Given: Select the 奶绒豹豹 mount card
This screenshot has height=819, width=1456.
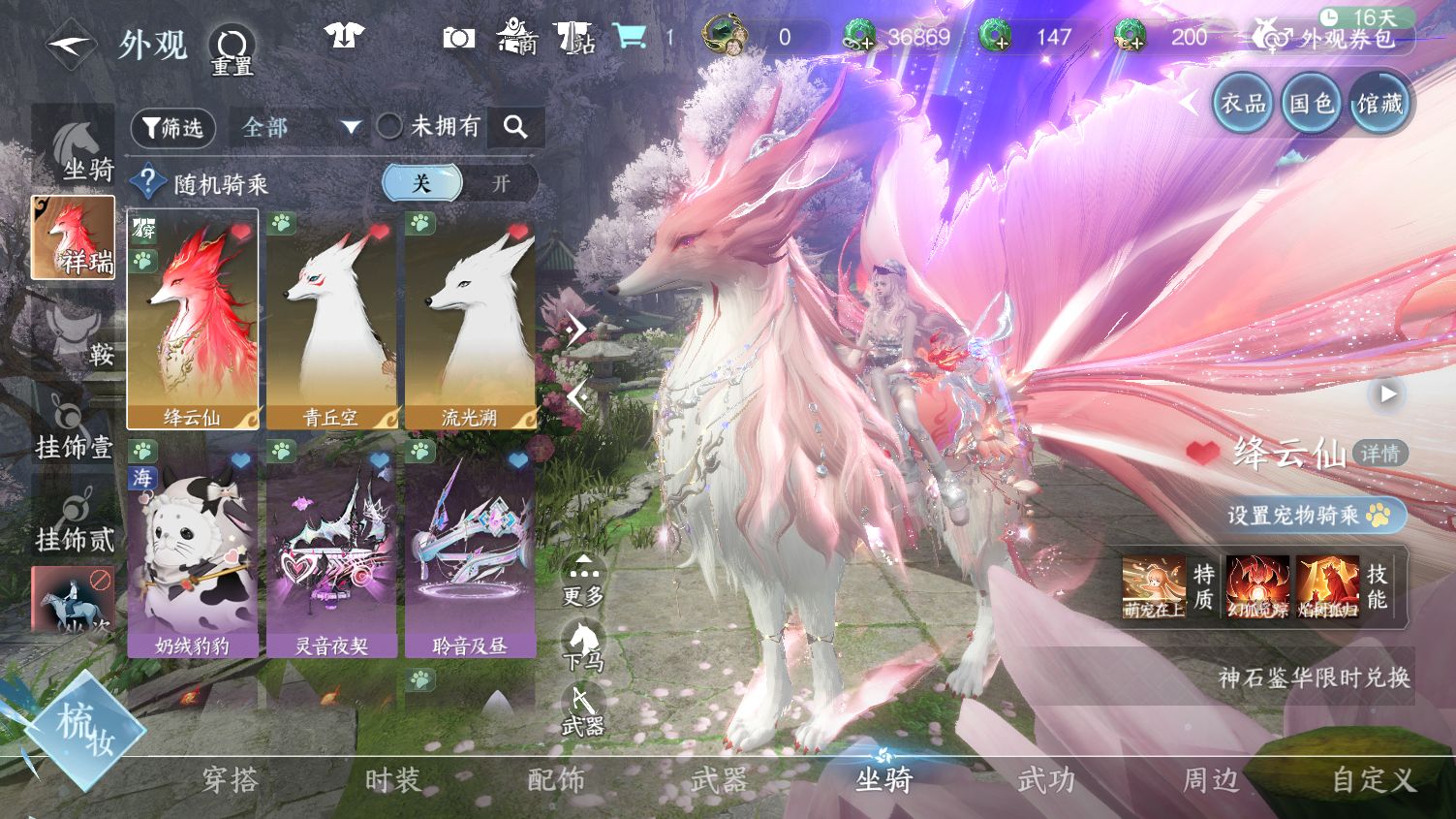Looking at the screenshot, I should point(193,547).
